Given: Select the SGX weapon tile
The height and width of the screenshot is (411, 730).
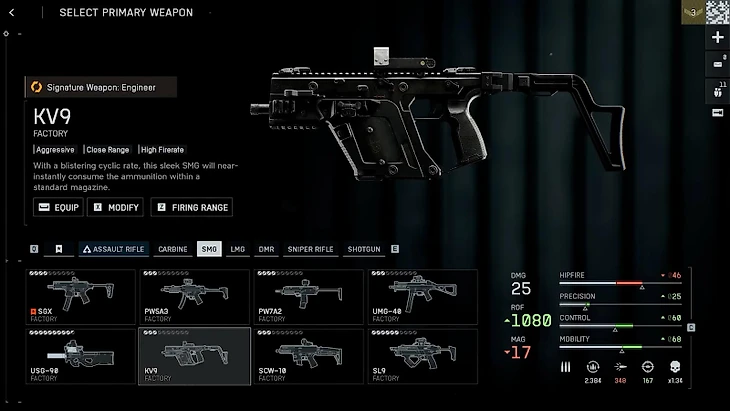Looking at the screenshot, I should [81, 296].
